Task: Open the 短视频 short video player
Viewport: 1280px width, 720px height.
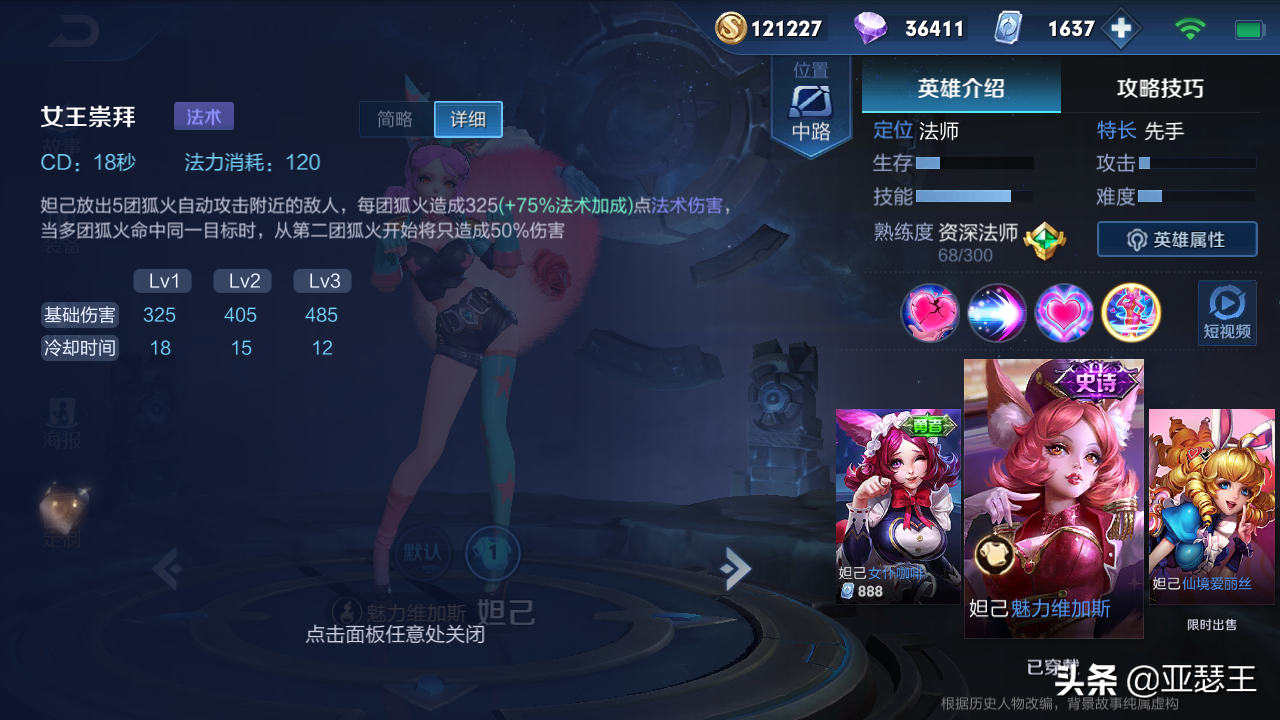Action: [1226, 313]
